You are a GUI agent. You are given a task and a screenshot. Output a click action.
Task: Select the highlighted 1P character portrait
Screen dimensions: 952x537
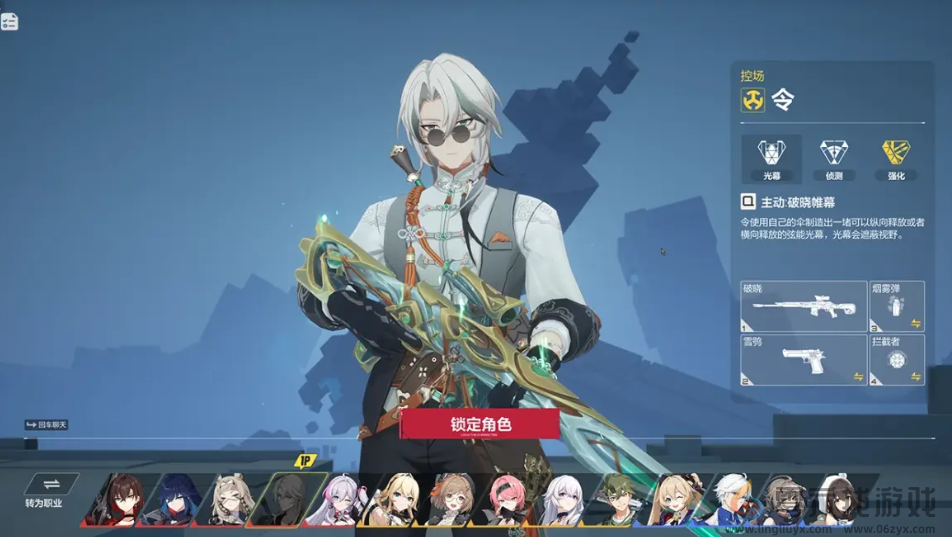point(285,499)
